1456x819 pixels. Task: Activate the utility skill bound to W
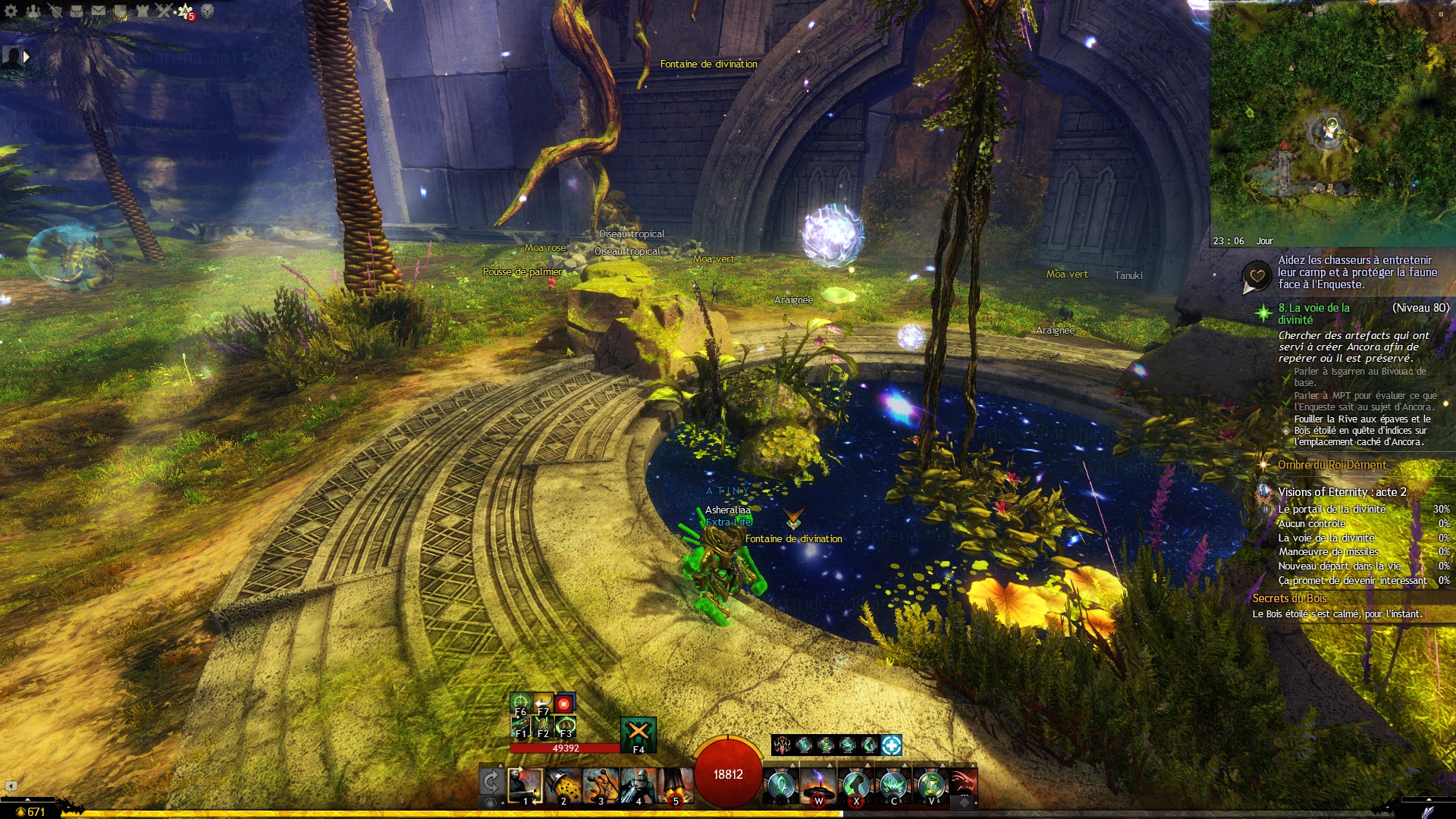(818, 785)
